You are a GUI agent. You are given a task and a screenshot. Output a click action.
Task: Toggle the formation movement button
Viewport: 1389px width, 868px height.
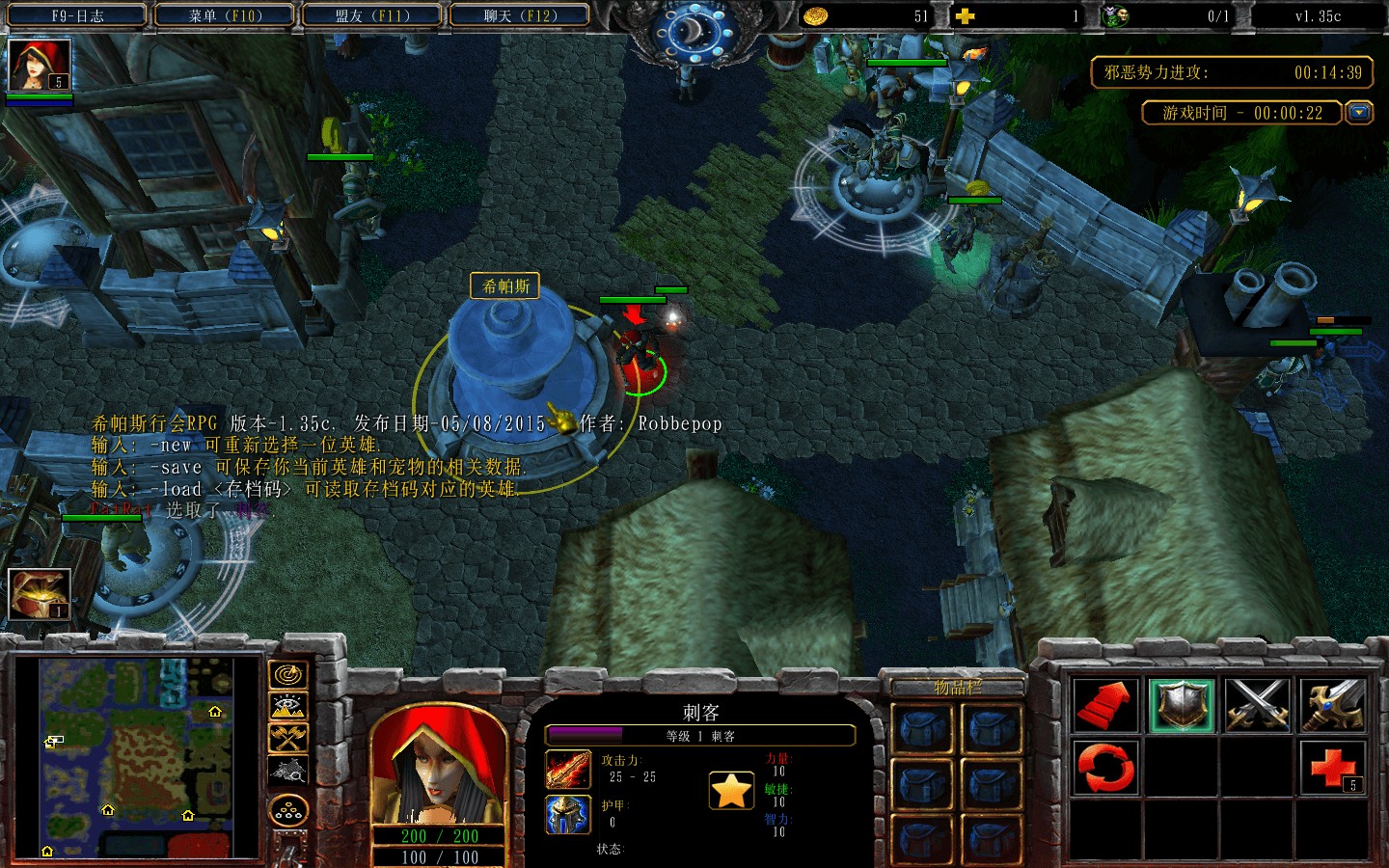click(287, 812)
